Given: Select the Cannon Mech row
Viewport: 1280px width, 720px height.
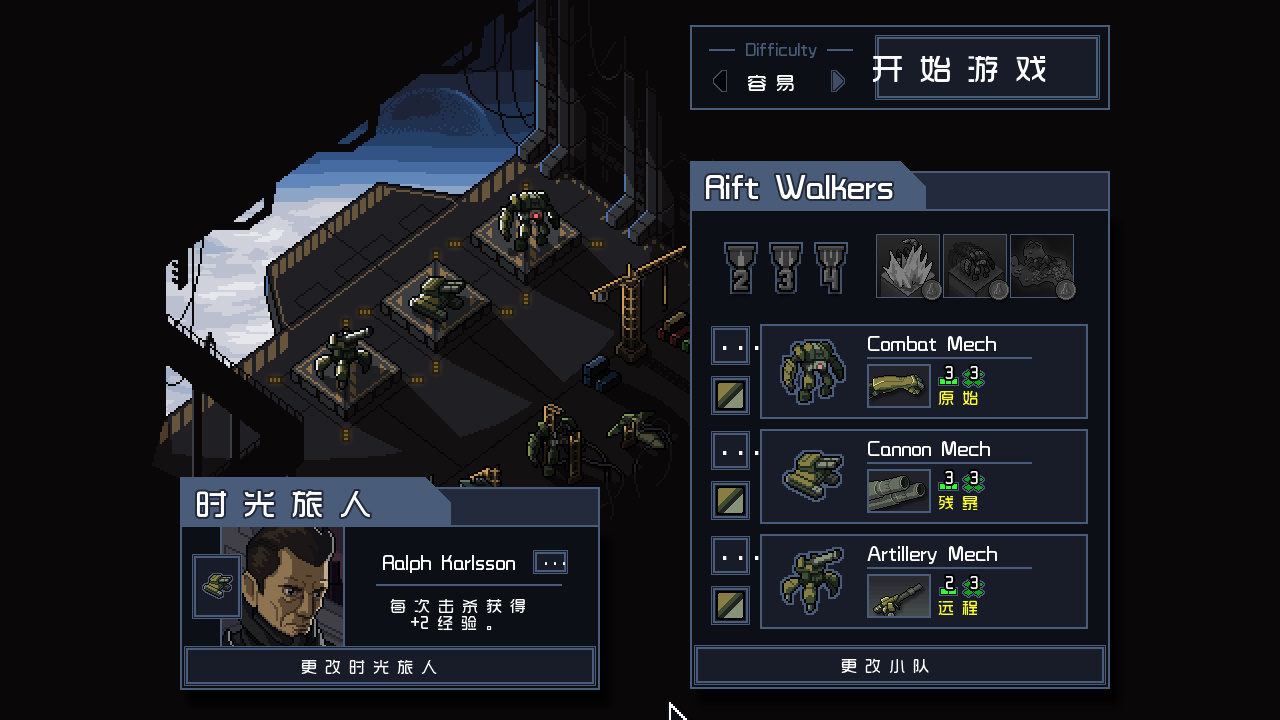Looking at the screenshot, I should (923, 476).
